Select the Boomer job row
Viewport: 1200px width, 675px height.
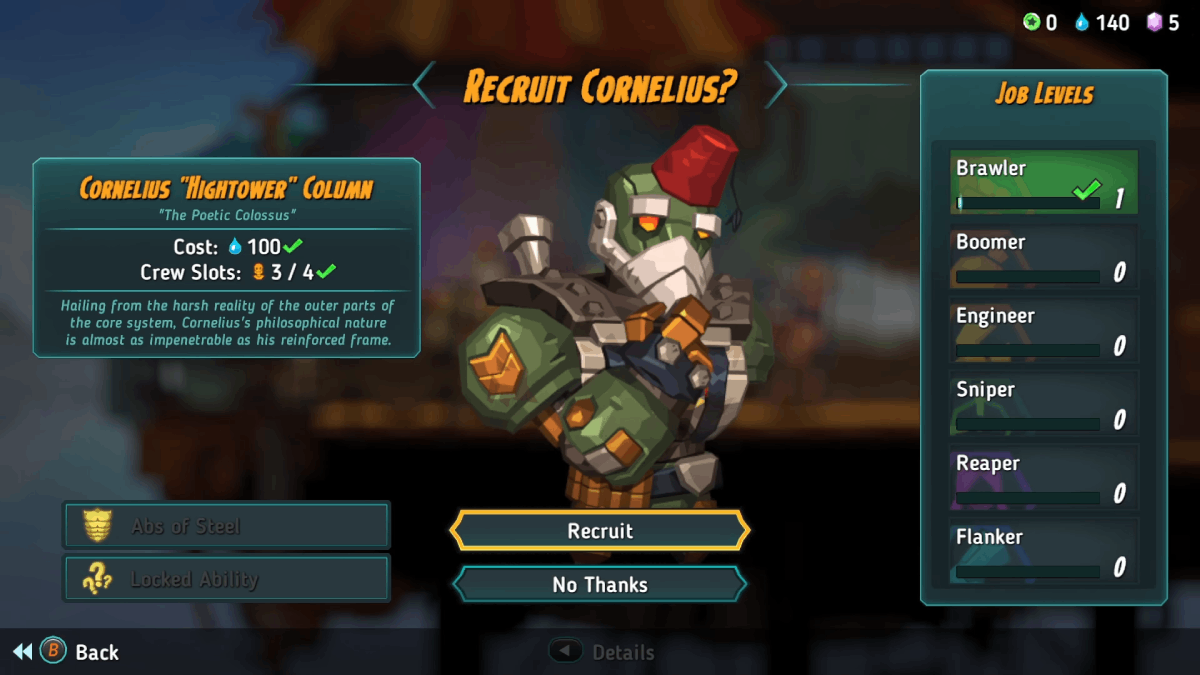tap(1043, 257)
